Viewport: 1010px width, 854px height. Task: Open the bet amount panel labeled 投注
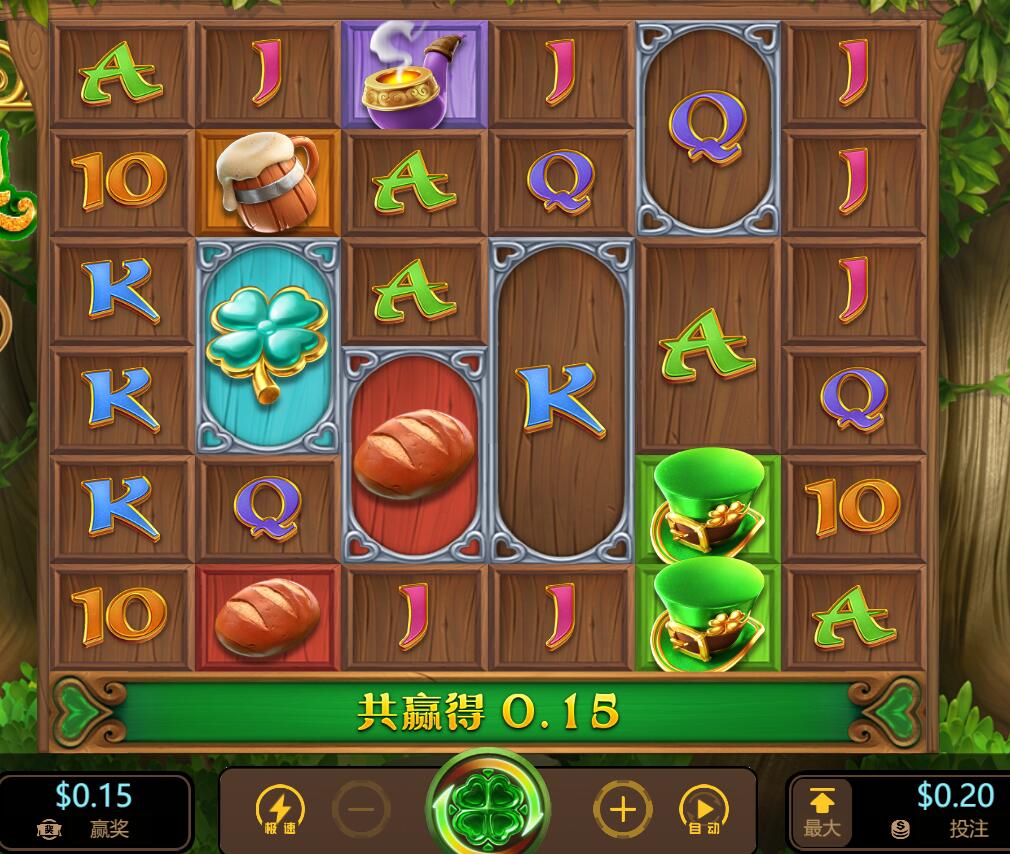click(946, 811)
